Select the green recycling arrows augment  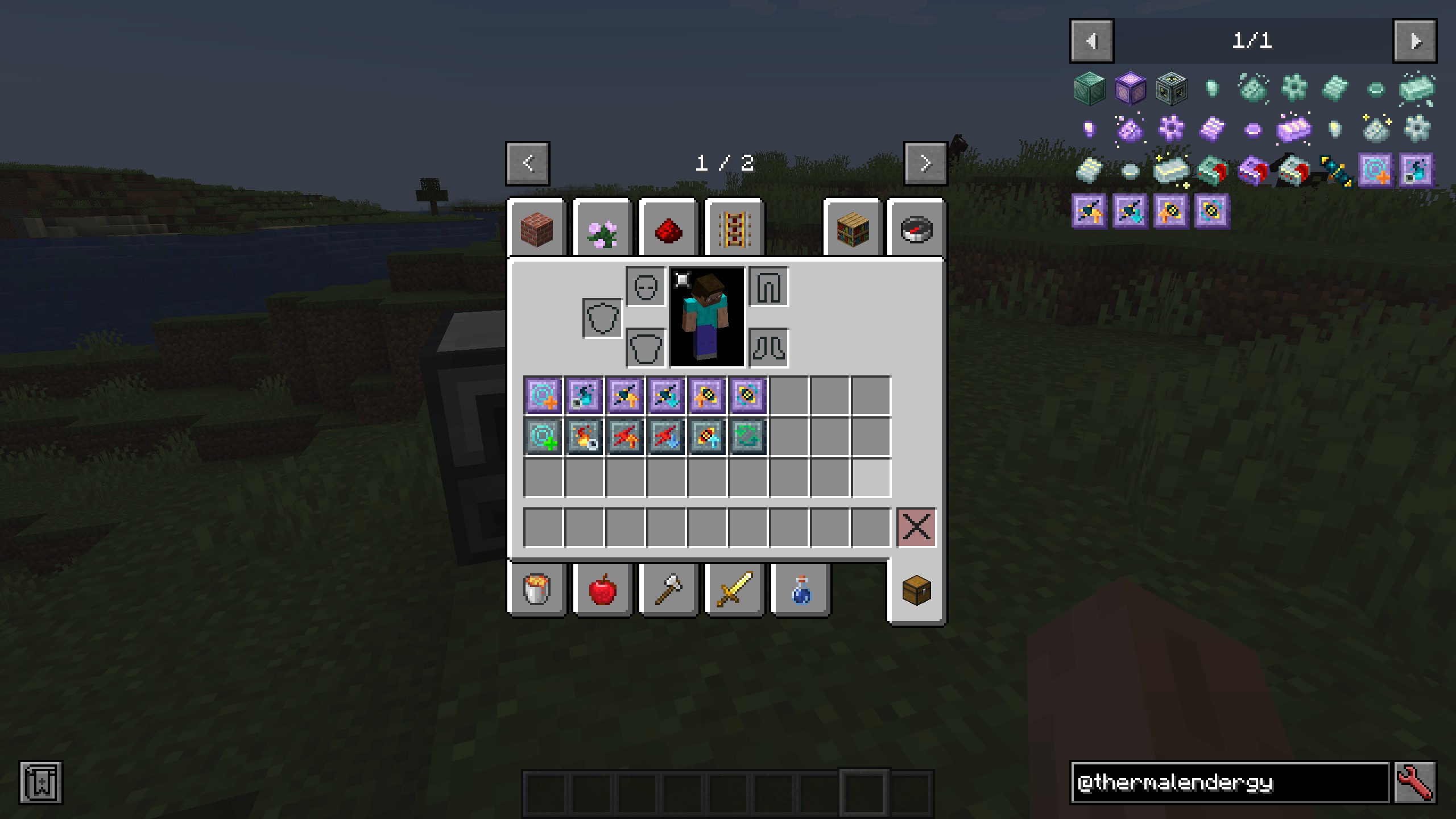pos(748,437)
